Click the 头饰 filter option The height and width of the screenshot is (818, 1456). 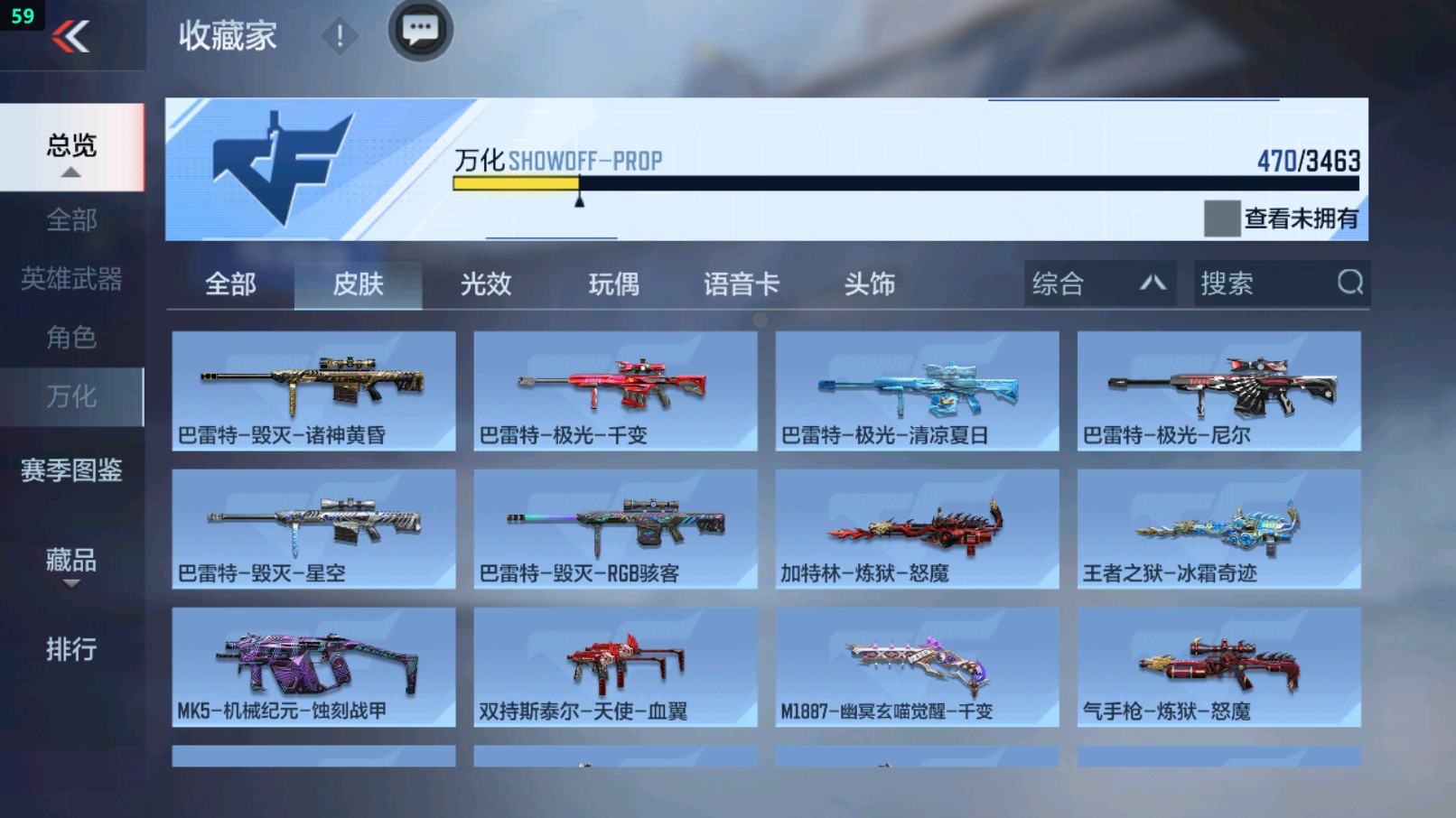click(x=869, y=284)
